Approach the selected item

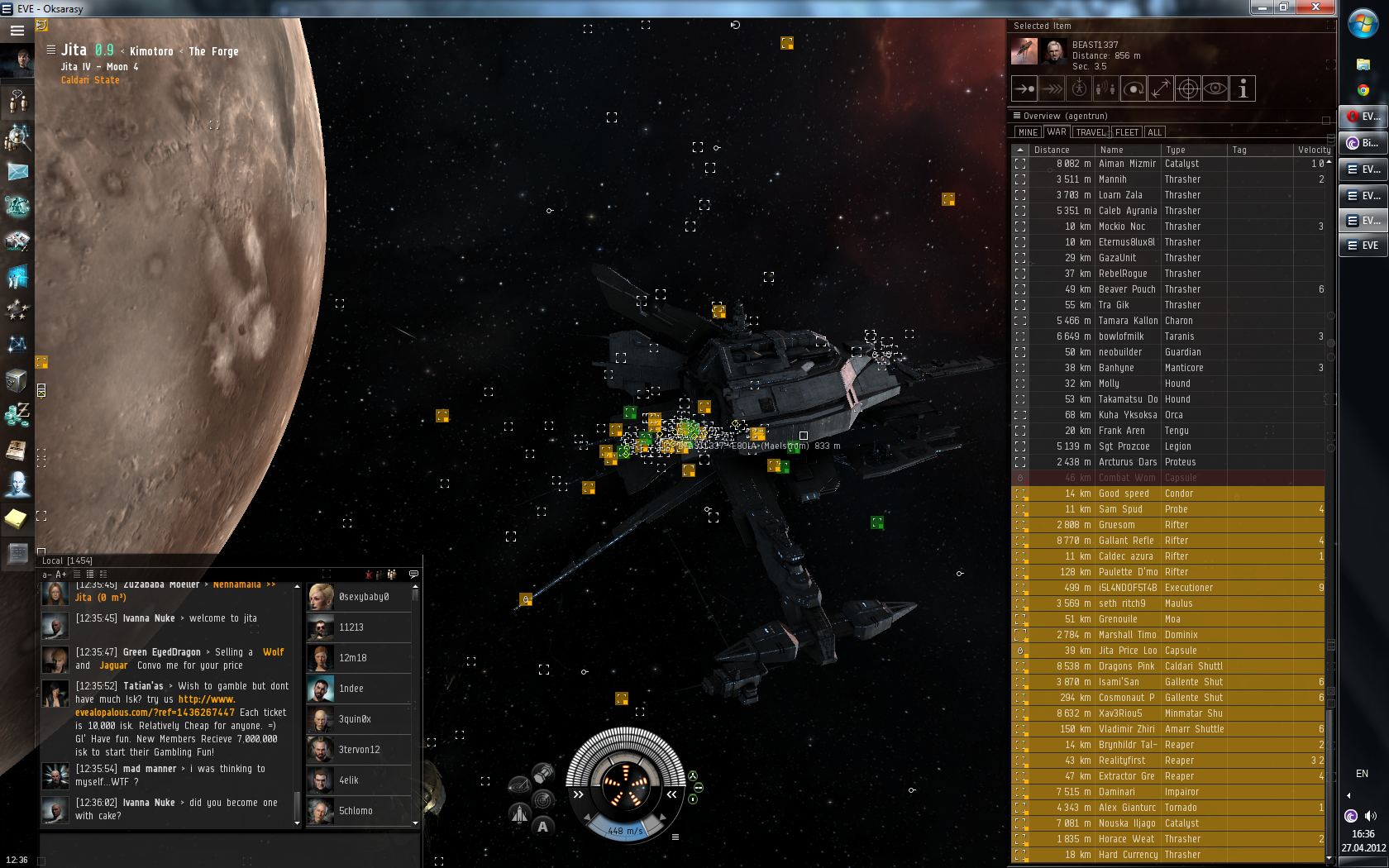(x=1024, y=88)
